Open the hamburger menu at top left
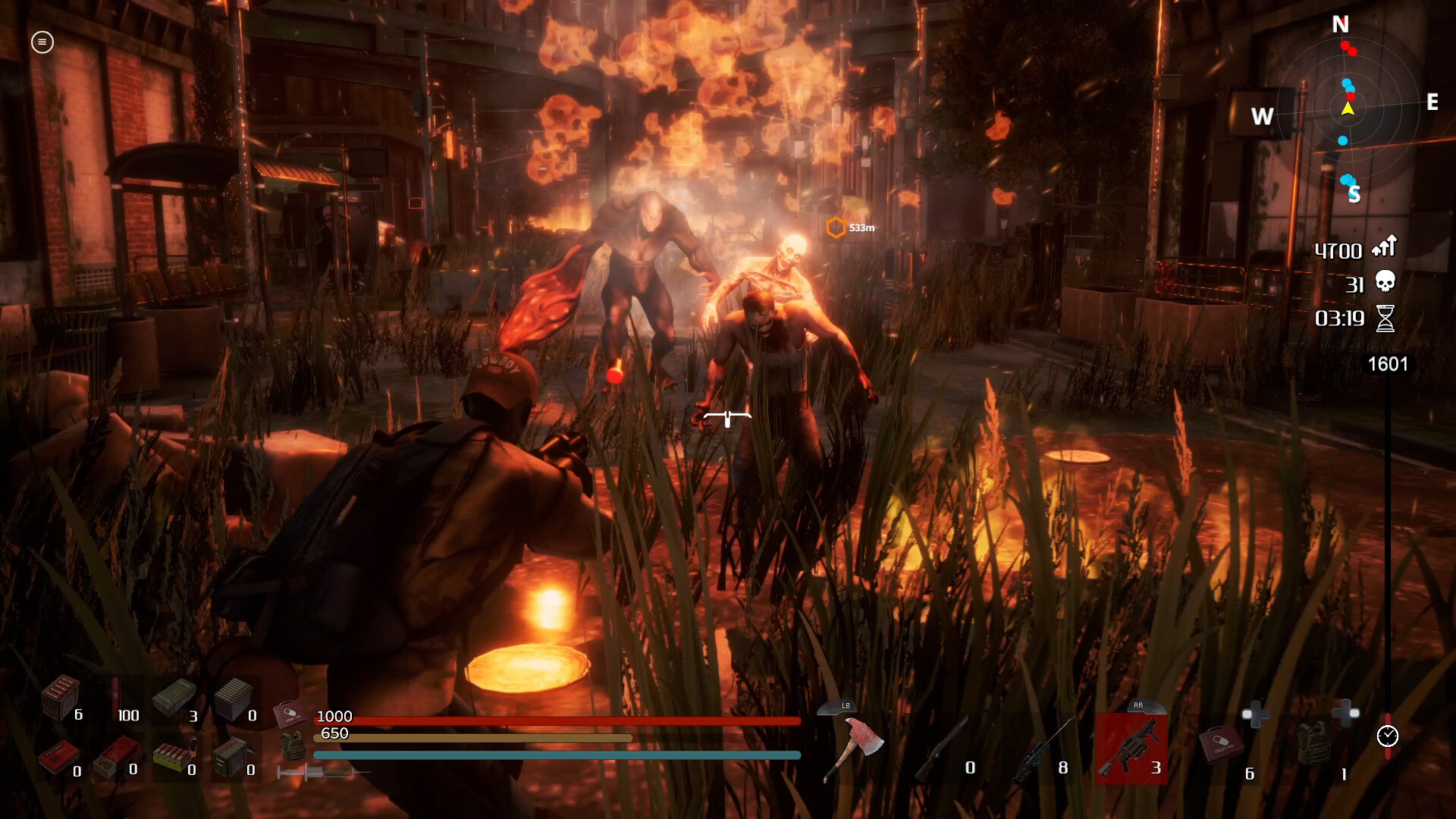This screenshot has height=819, width=1456. 42,43
